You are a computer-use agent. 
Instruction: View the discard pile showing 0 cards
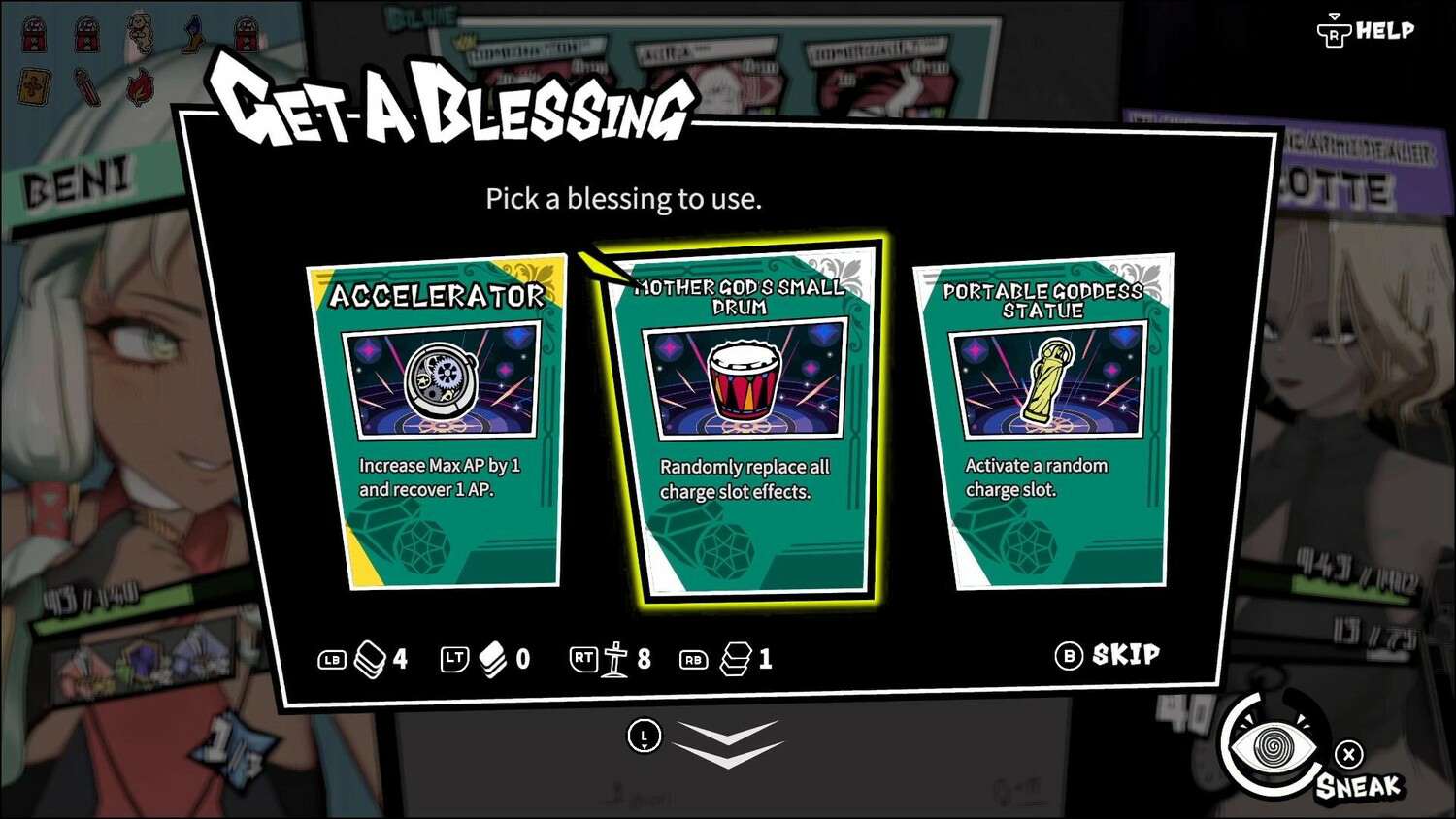pos(493,660)
